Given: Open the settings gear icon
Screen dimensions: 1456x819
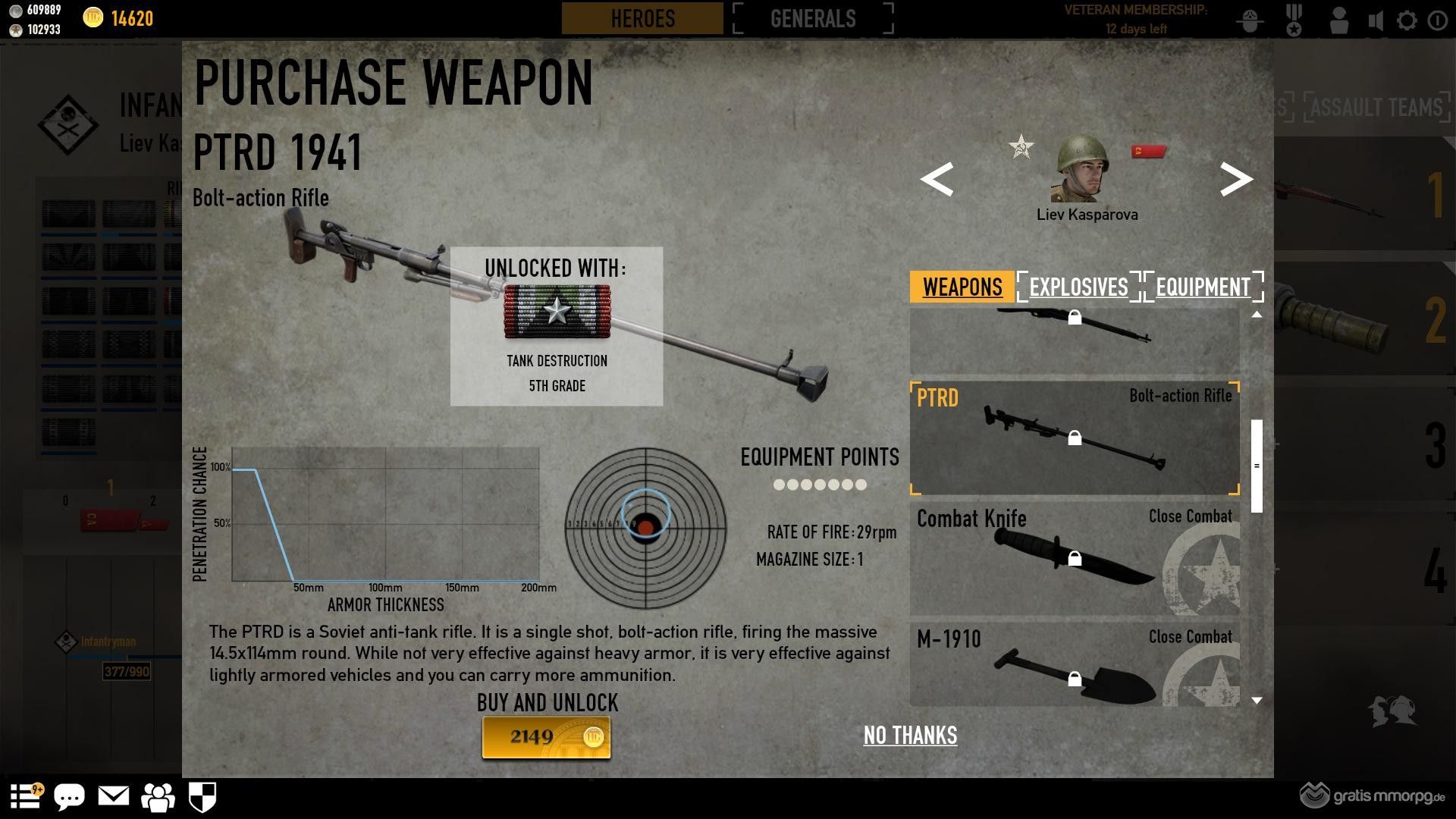Looking at the screenshot, I should click(1407, 20).
